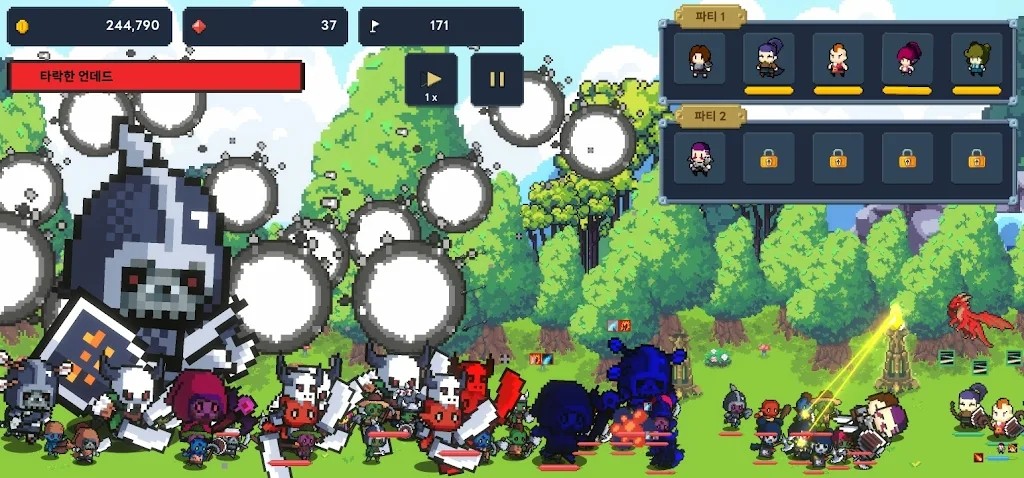Pause the battle
Screen dimensions: 1024x478
click(x=497, y=80)
